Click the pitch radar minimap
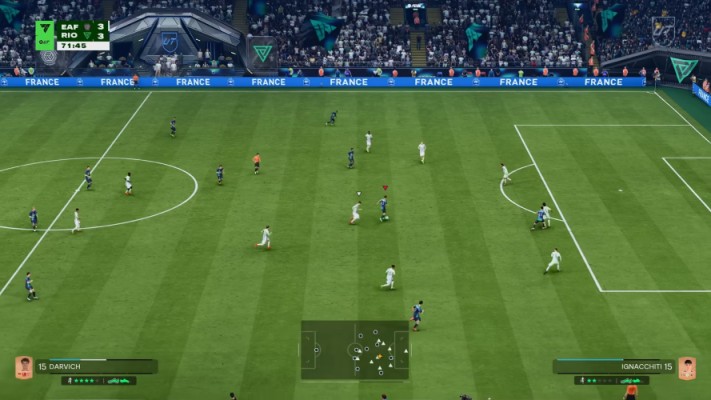This screenshot has height=400, width=711. tap(355, 350)
